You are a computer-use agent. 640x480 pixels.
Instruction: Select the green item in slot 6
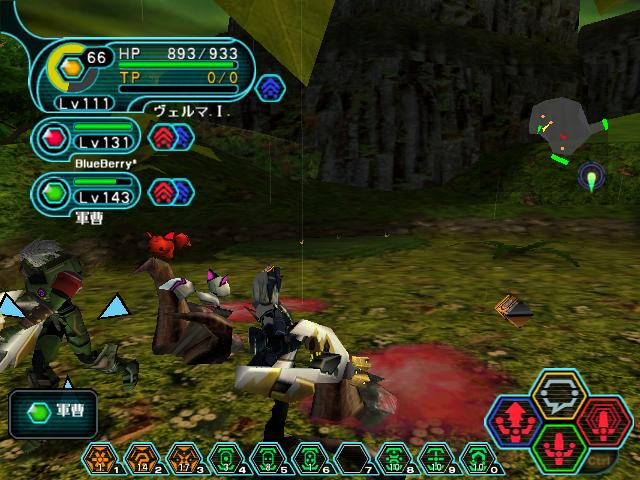pyautogui.click(x=309, y=458)
